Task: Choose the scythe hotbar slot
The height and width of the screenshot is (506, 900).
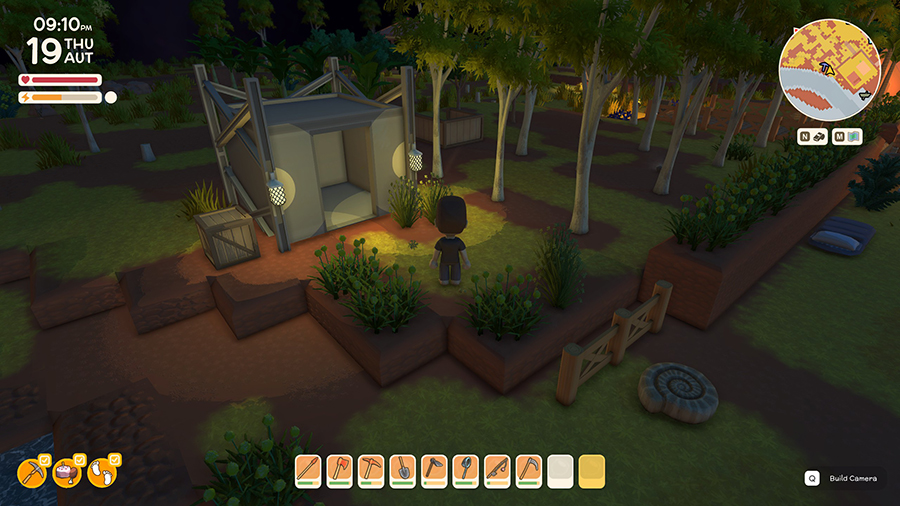Action: (528, 470)
